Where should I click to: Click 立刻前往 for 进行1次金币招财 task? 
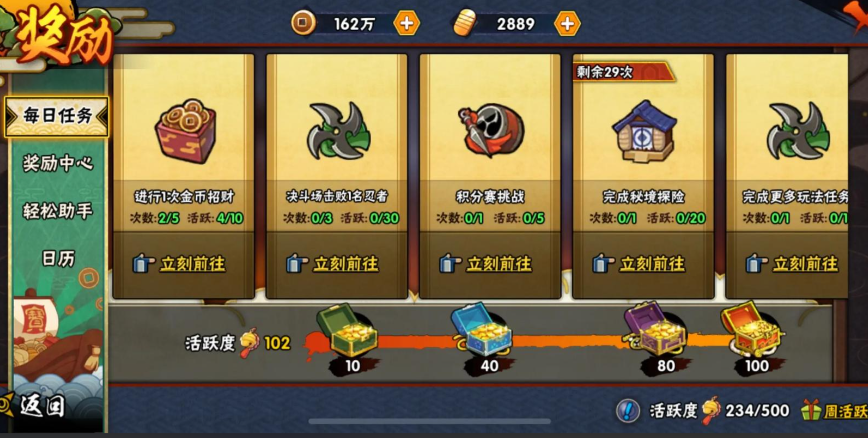point(184,264)
